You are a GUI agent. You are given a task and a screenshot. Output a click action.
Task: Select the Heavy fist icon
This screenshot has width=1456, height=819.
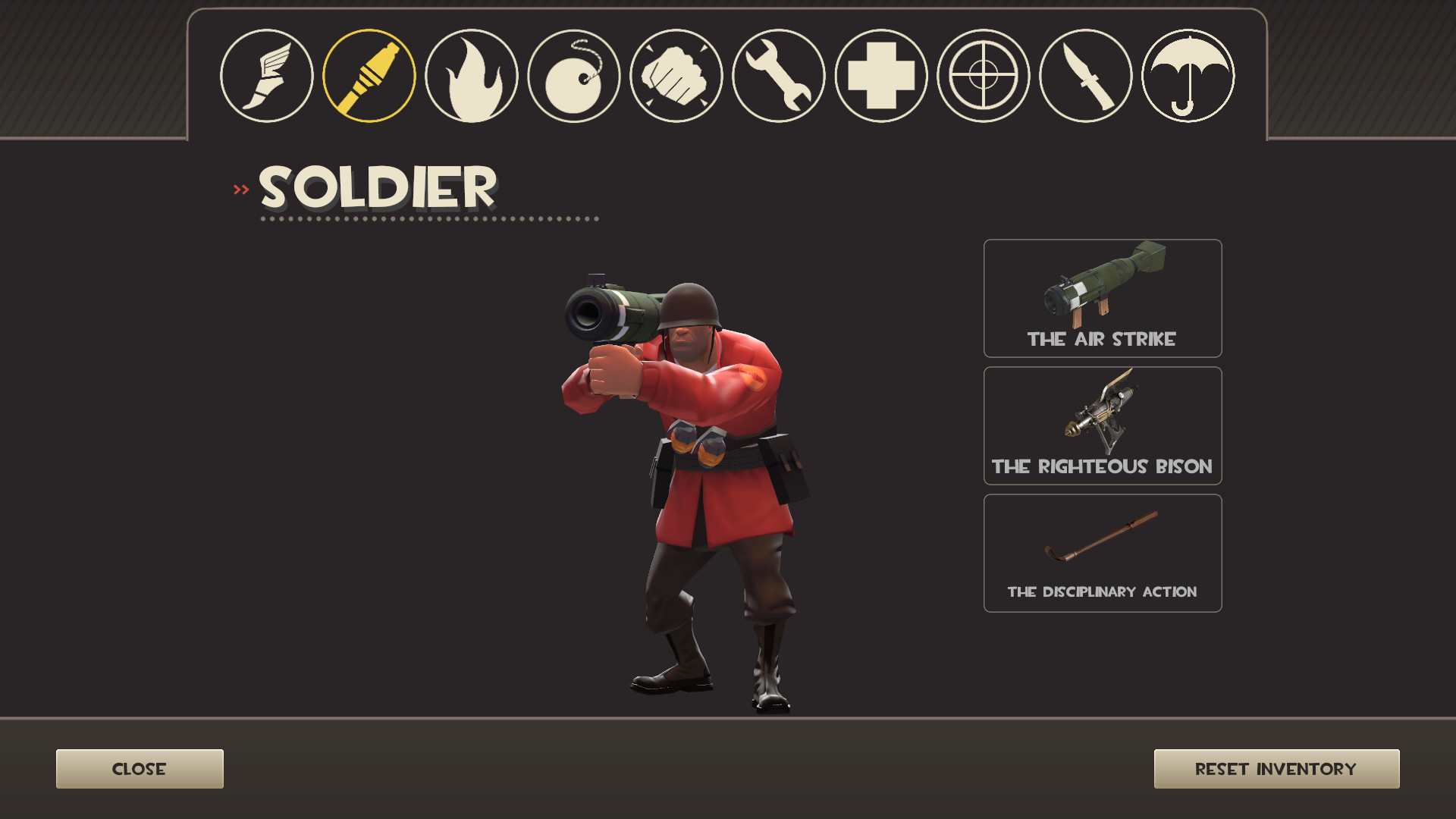click(677, 76)
